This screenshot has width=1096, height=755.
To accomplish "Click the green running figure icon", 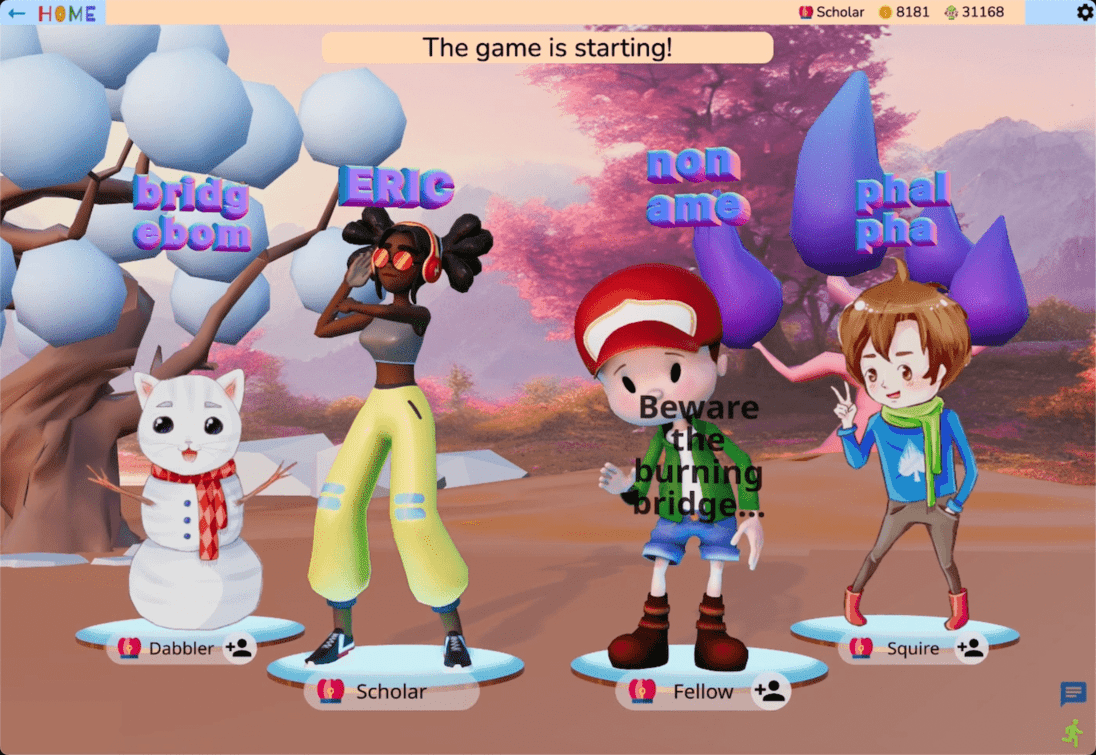I will 1073,733.
